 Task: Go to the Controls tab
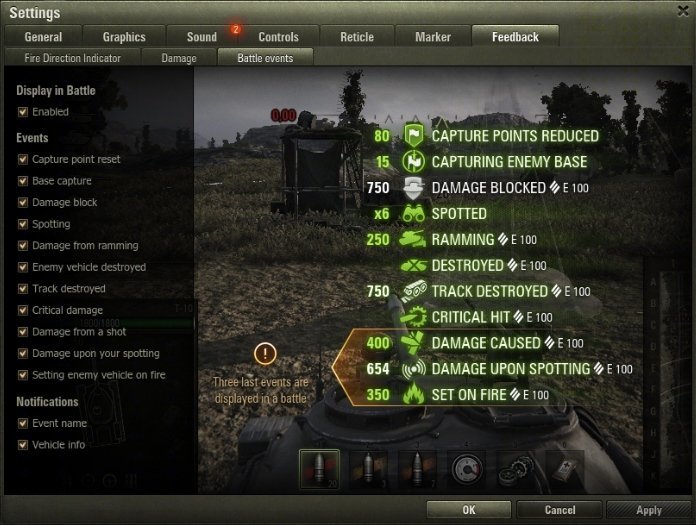point(278,37)
